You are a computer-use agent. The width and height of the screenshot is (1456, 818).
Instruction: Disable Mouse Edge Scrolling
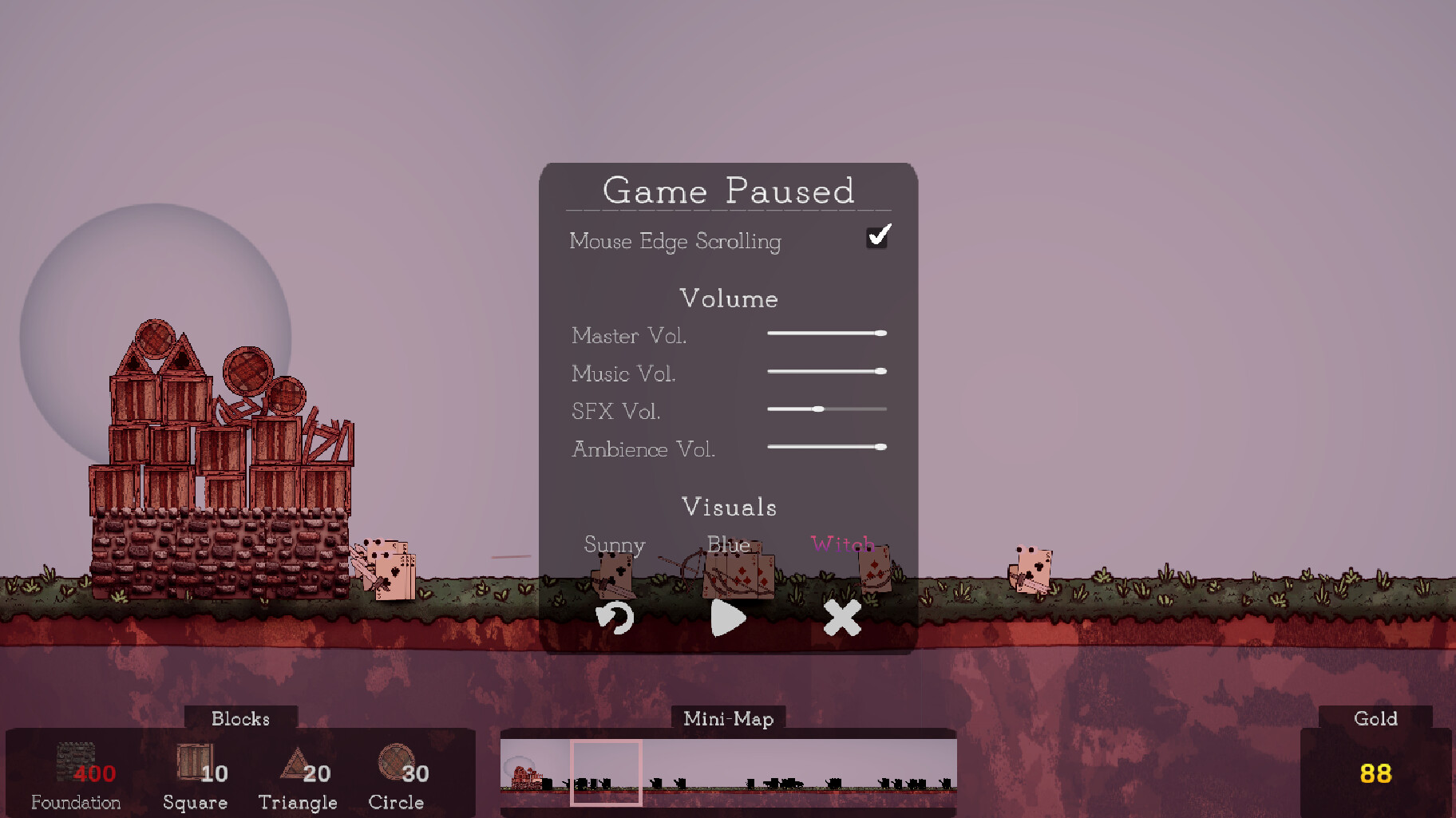[x=876, y=237]
